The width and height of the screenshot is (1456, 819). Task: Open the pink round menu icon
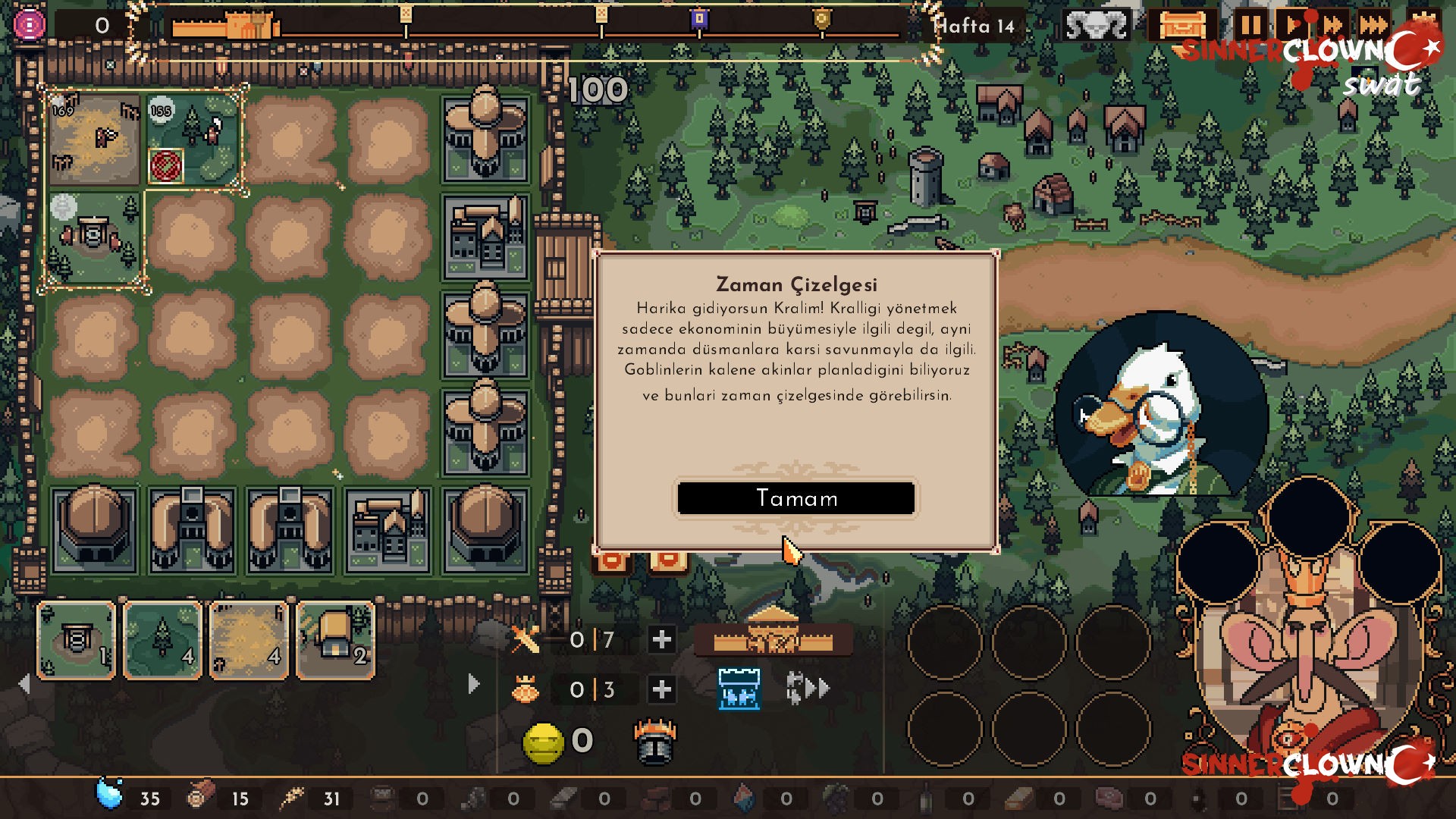[x=30, y=26]
